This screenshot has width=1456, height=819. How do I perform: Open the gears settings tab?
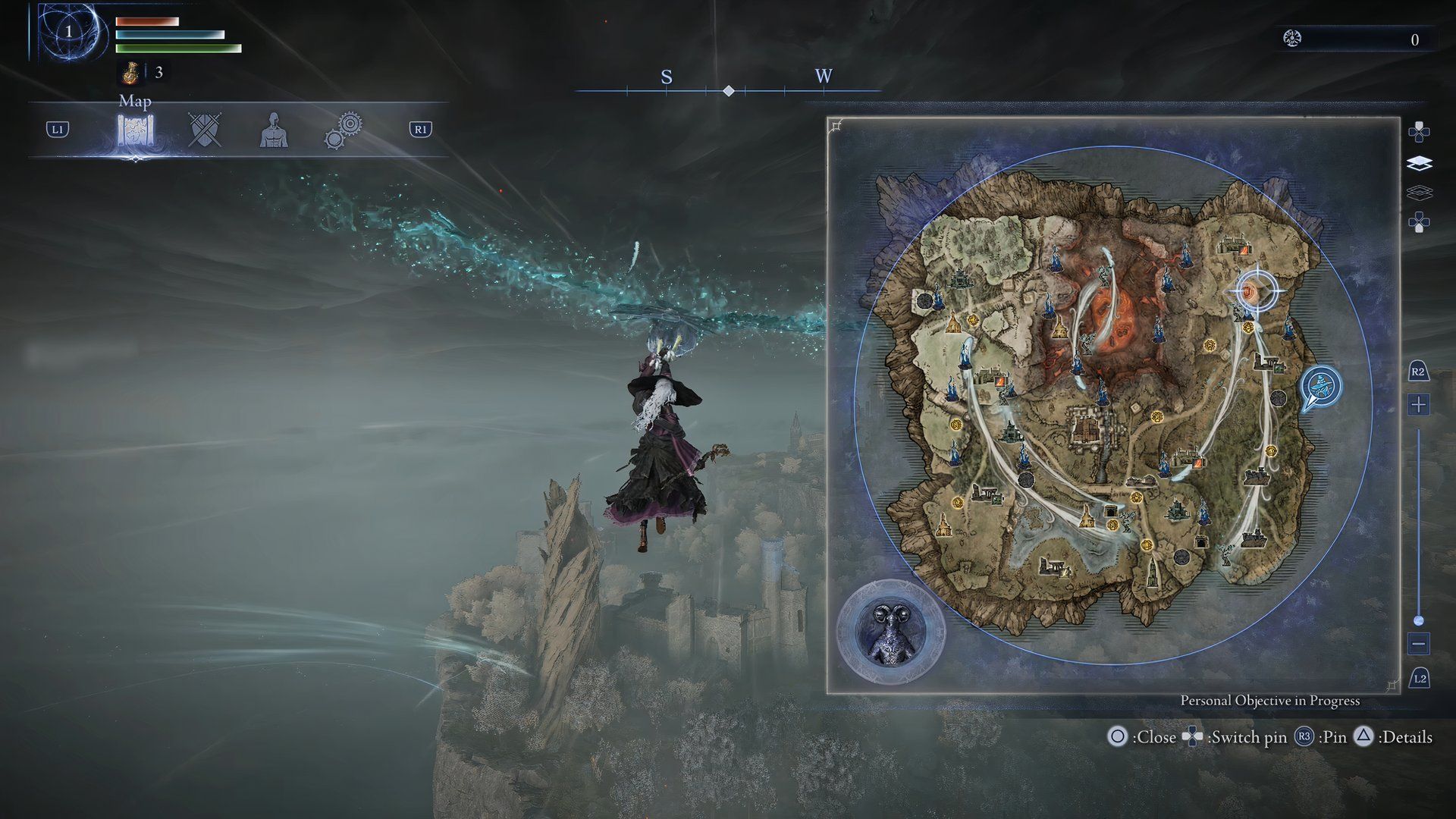(x=343, y=130)
